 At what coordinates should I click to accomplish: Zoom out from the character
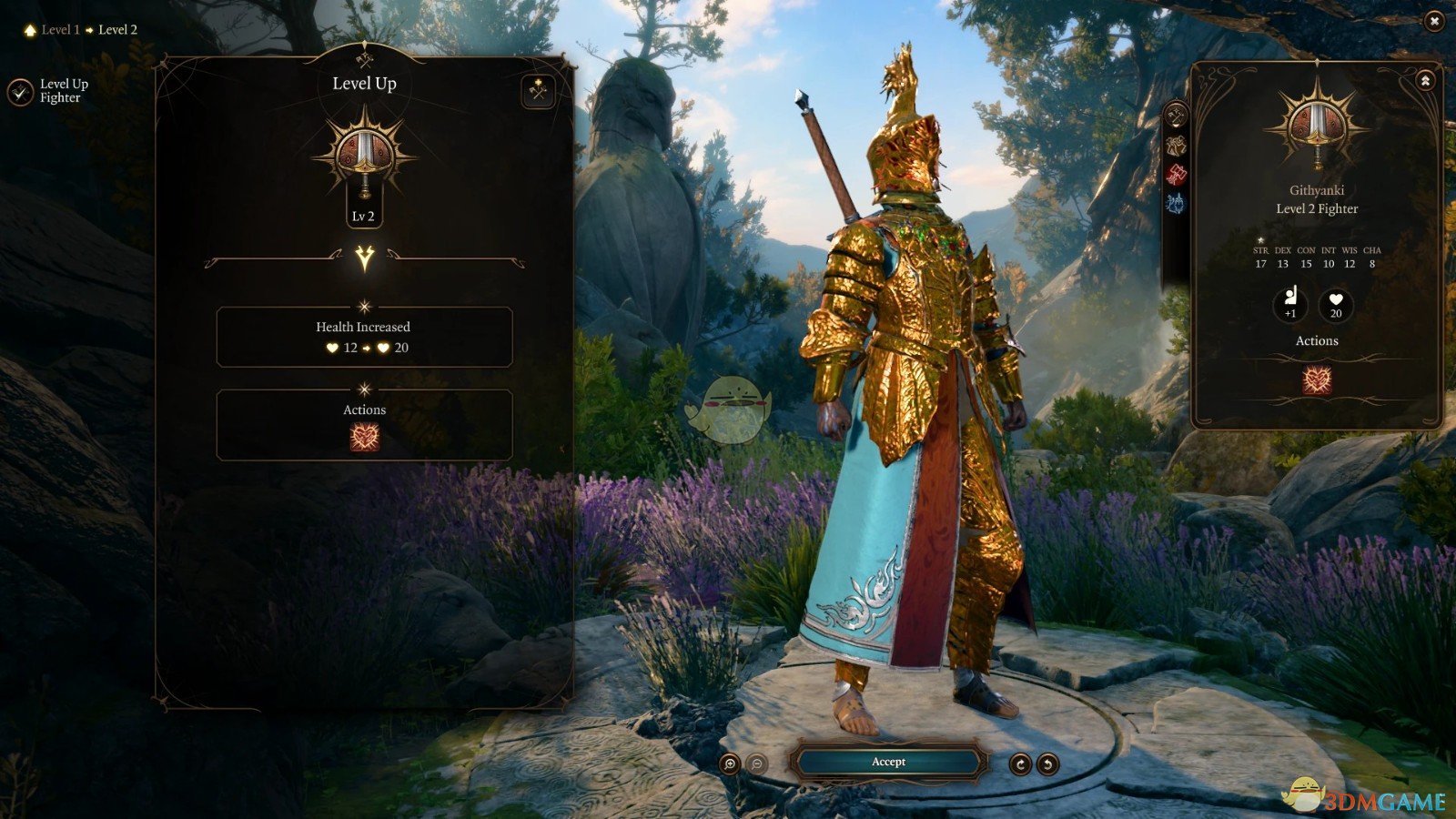pyautogui.click(x=757, y=764)
